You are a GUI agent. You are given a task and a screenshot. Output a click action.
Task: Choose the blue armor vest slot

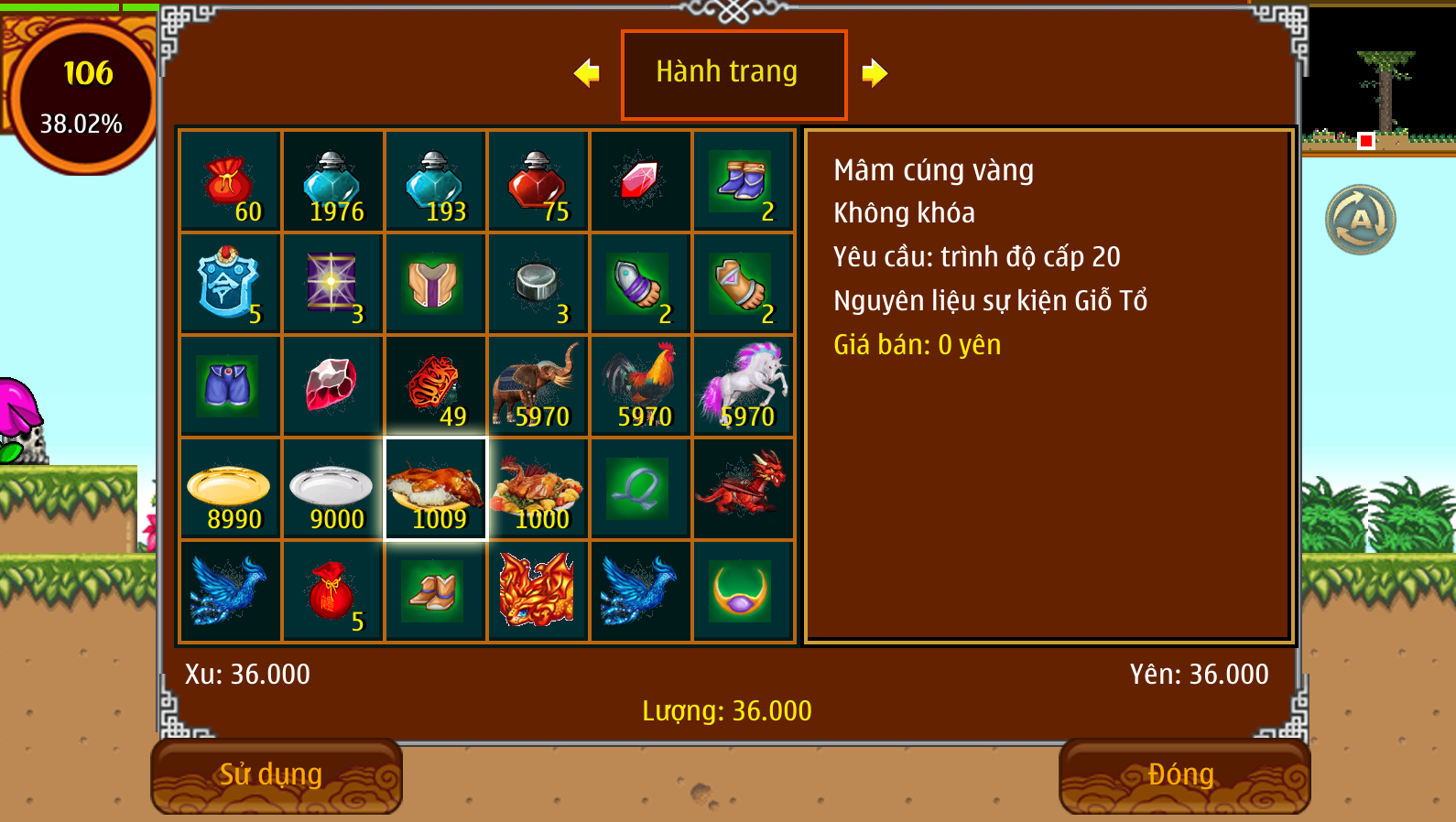(x=230, y=284)
